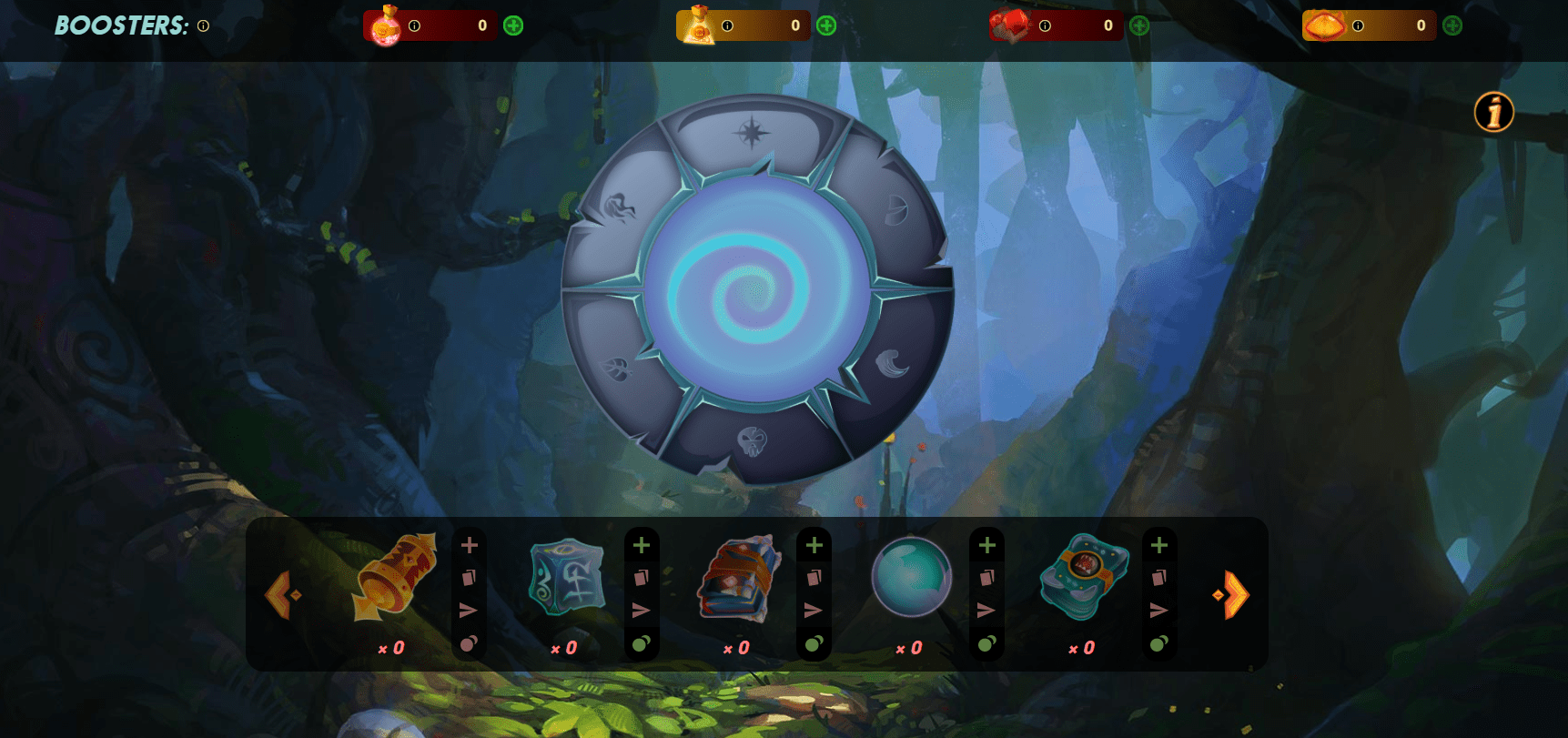Add more red potion boosters

pyautogui.click(x=513, y=25)
